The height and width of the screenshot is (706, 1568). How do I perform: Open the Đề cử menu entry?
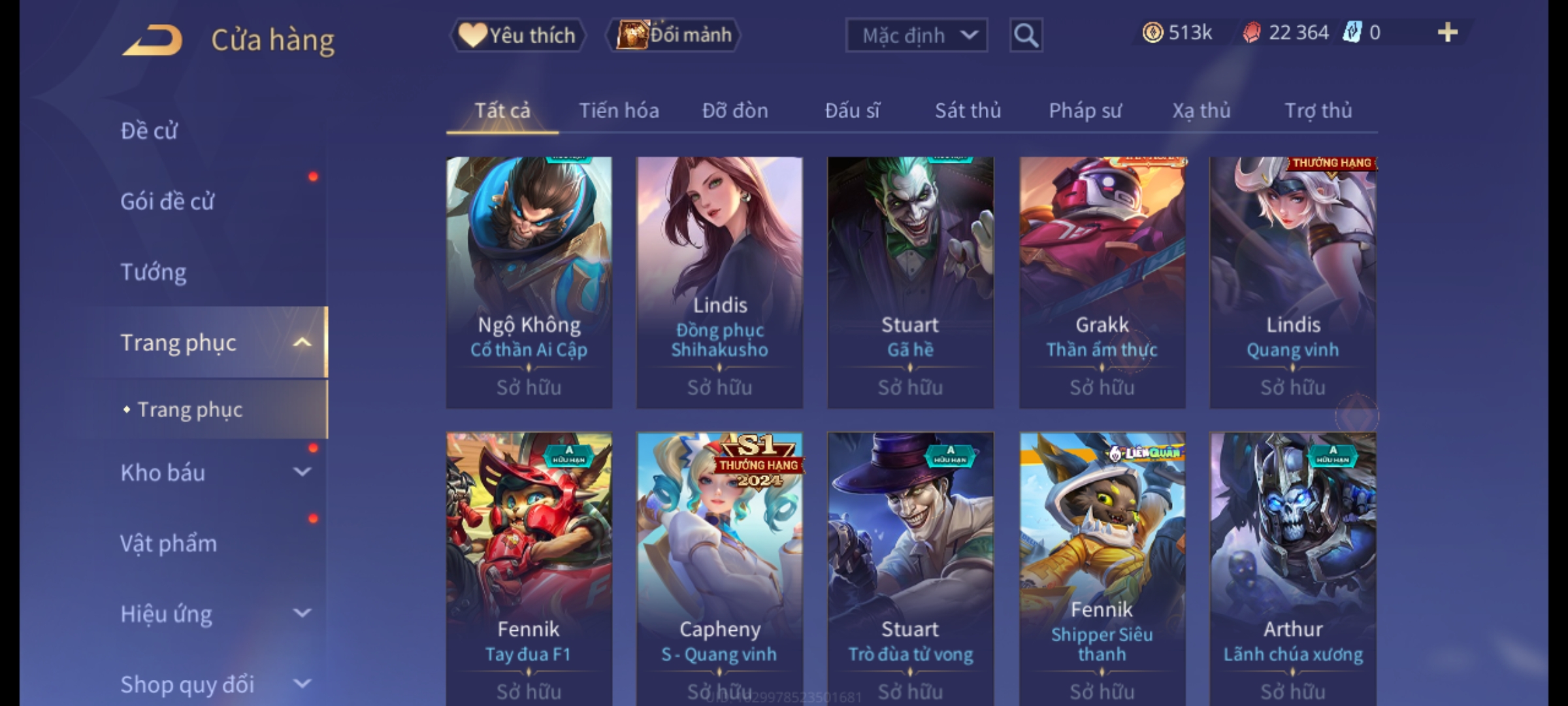tap(149, 131)
